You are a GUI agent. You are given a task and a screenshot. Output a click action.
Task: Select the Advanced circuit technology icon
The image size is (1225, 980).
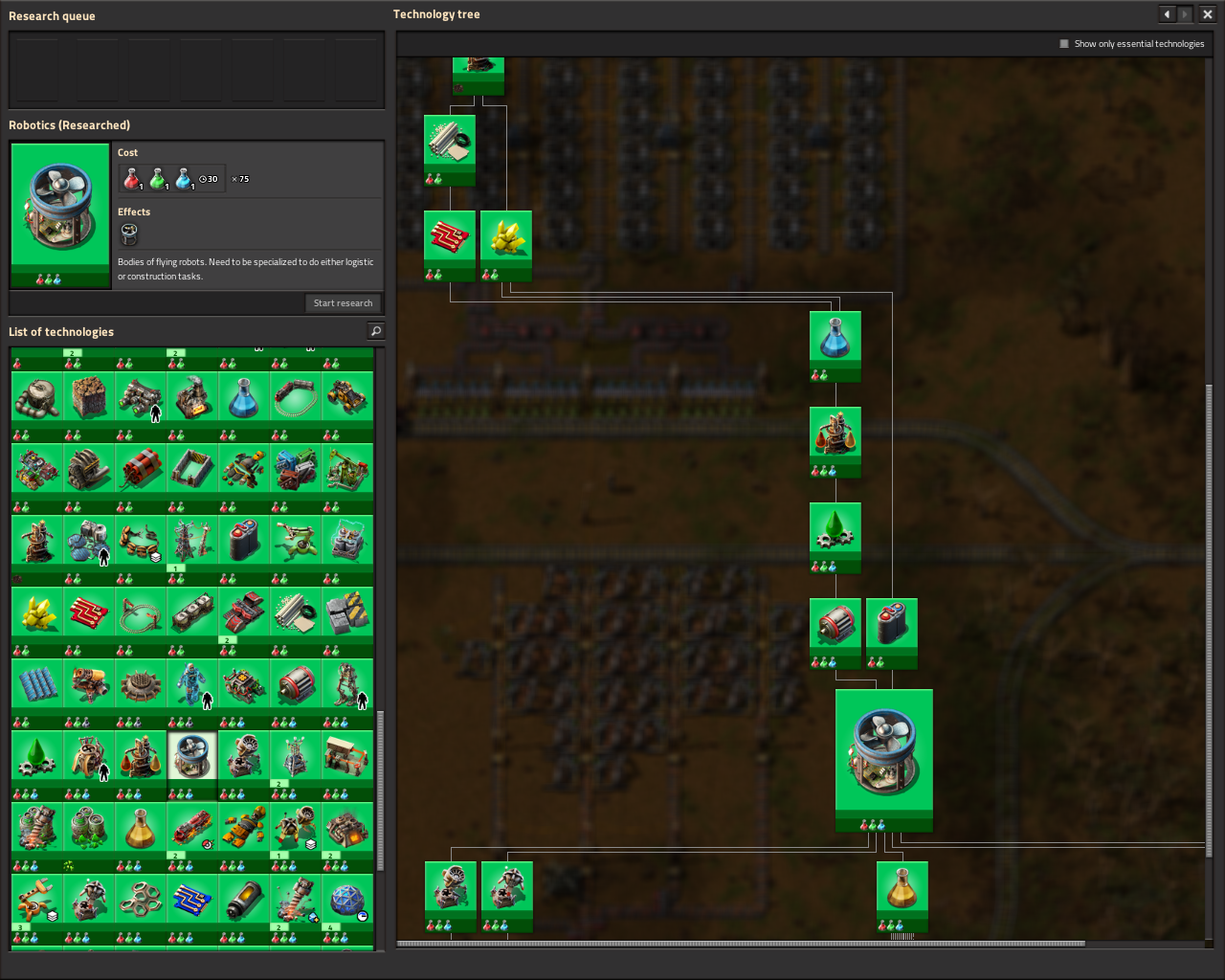[89, 611]
